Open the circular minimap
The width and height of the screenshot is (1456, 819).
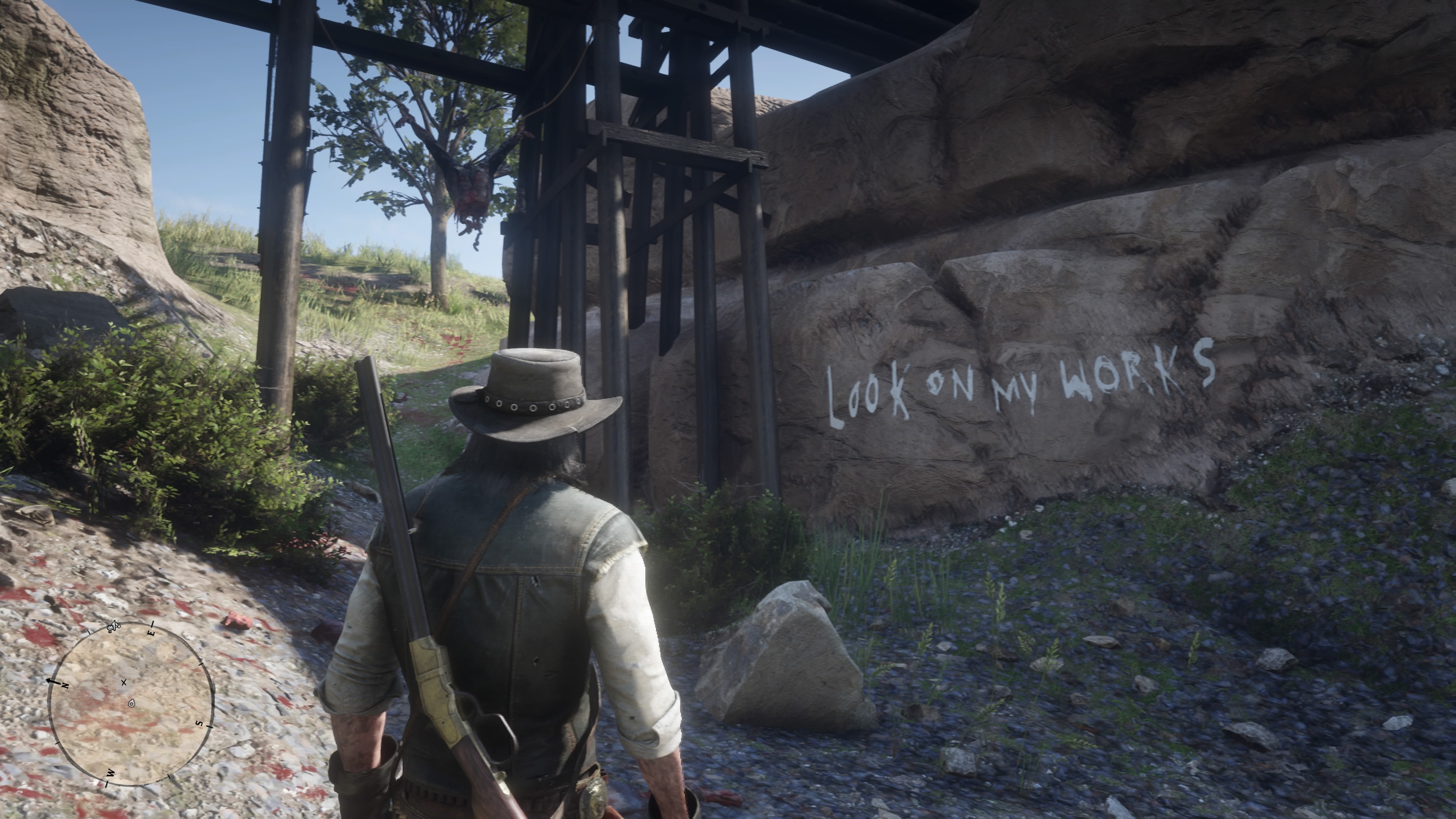pos(131,704)
